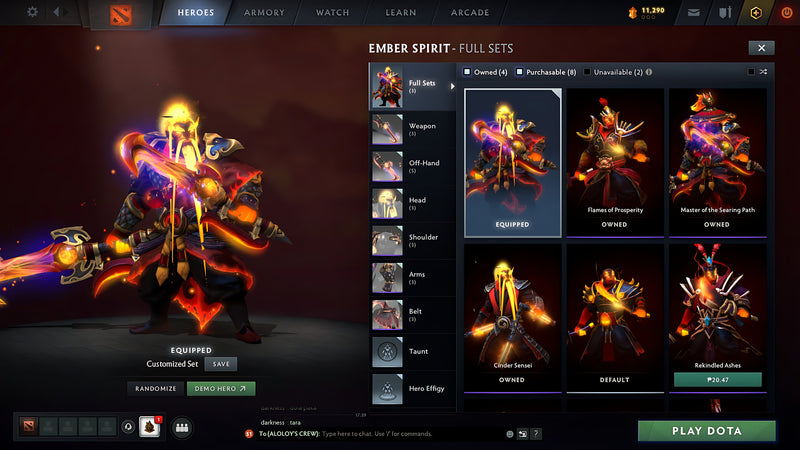Viewport: 800px width, 450px height.
Task: Open the Taunt category
Action: [x=412, y=352]
